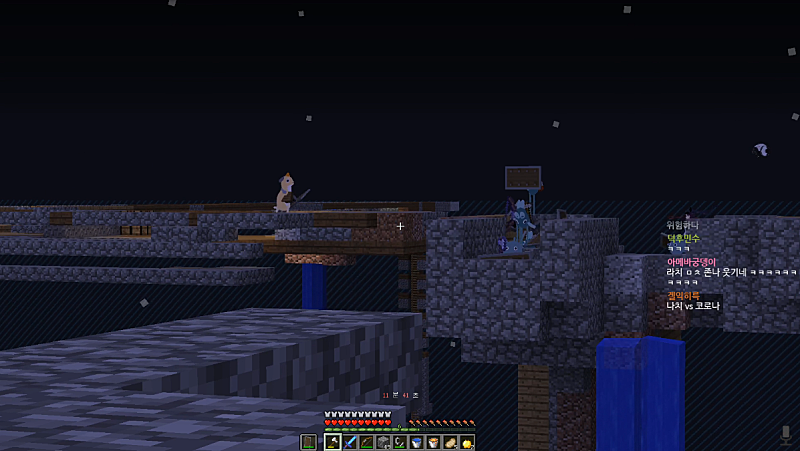Click the offhand shield slot
The height and width of the screenshot is (451, 800).
coord(308,442)
